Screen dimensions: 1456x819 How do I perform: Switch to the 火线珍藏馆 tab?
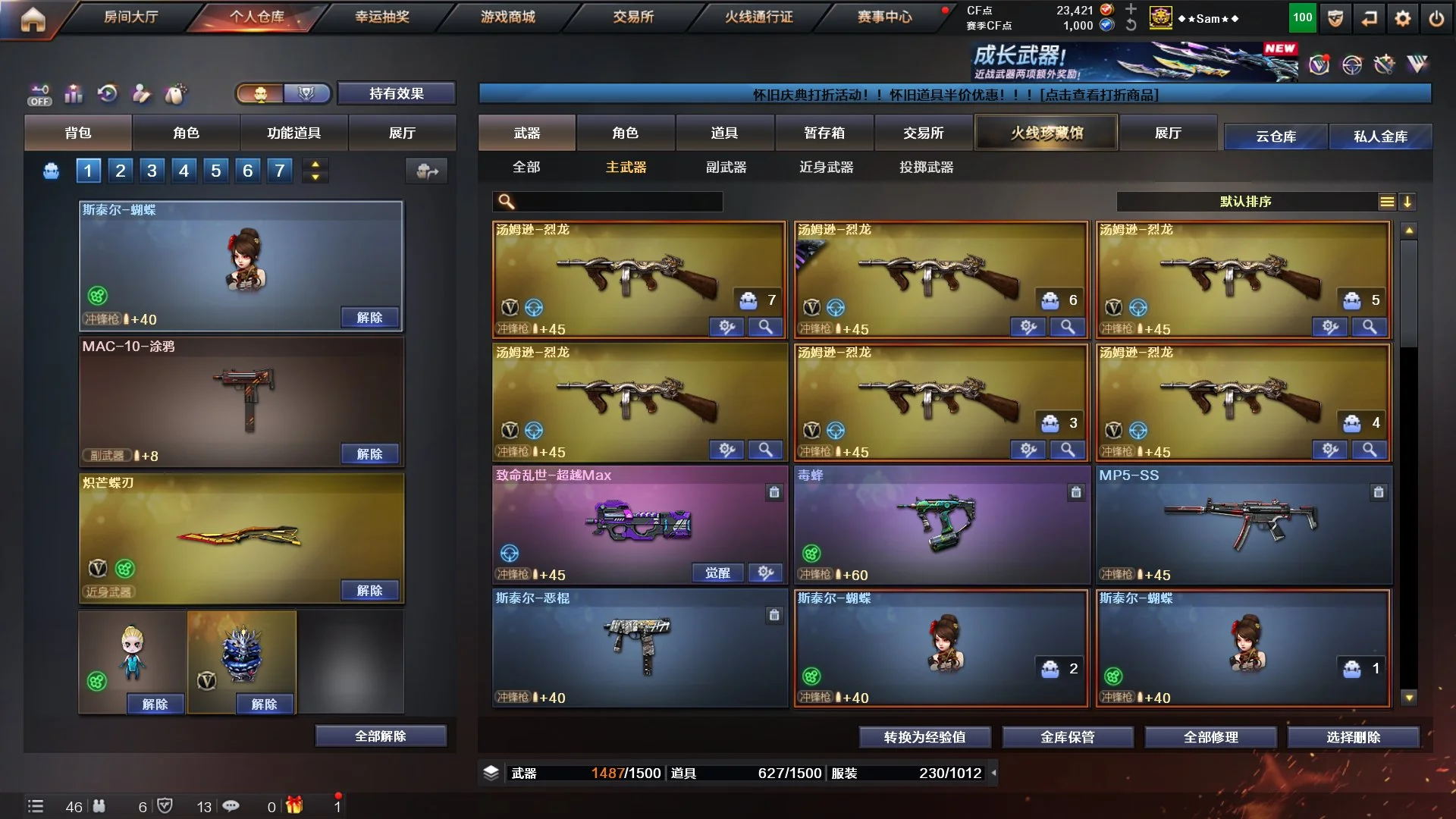1046,133
